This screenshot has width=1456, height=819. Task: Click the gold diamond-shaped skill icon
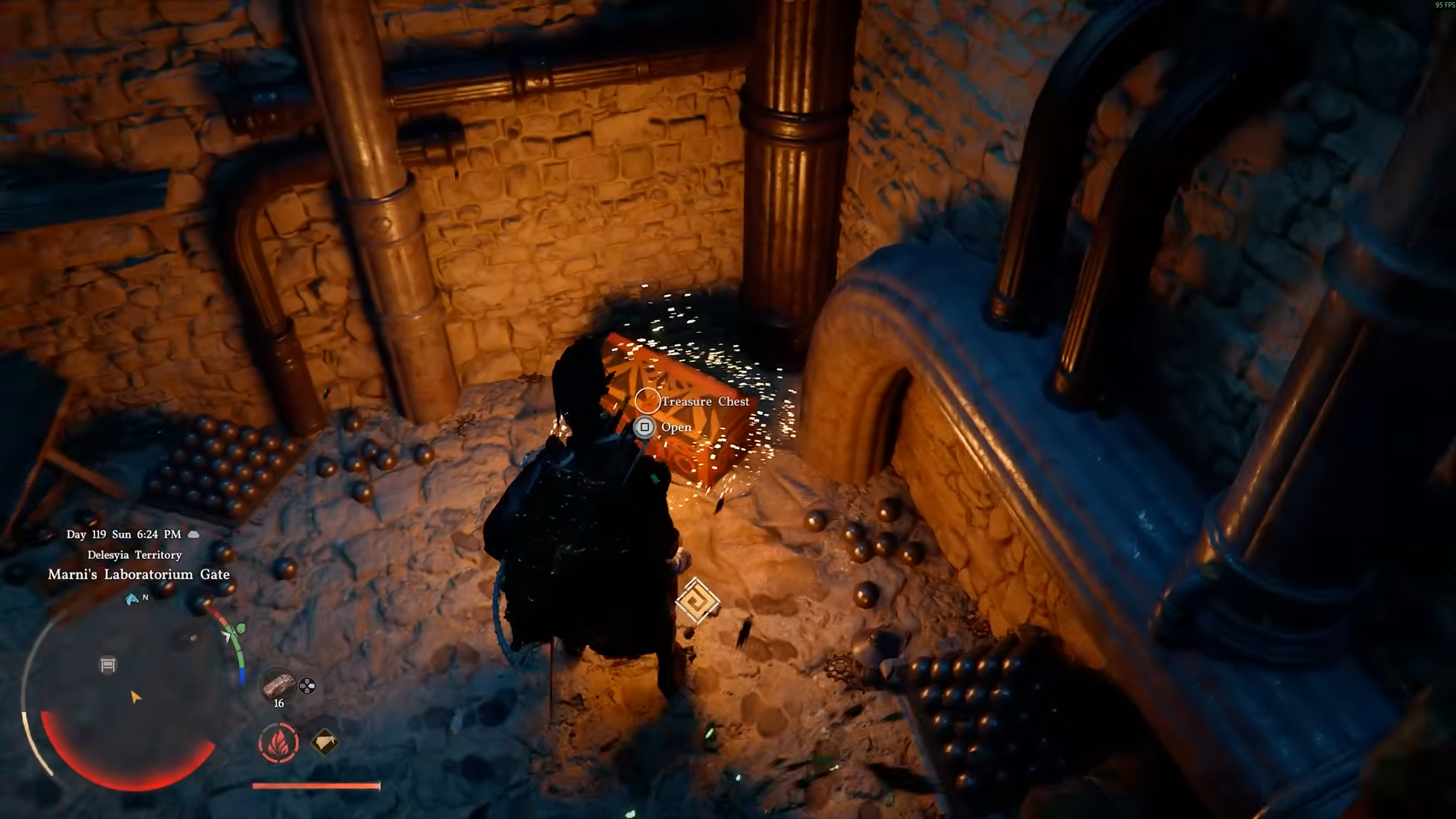coord(325,742)
